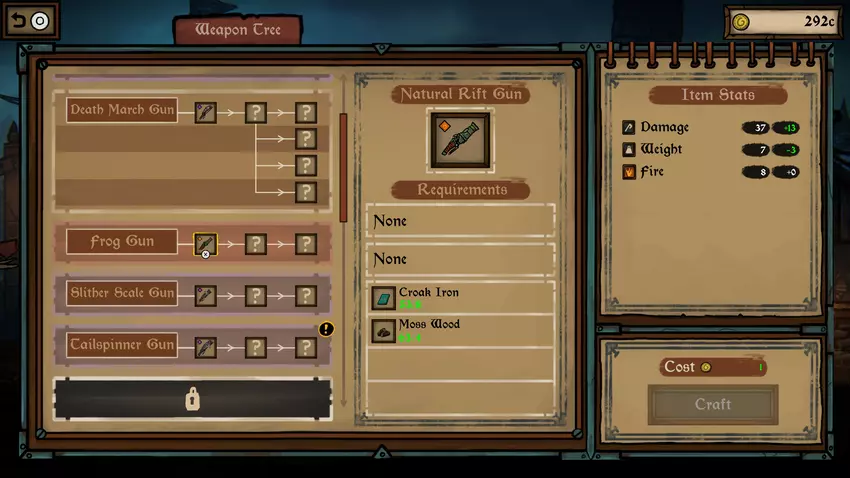Open the Slither Scale Gun tree entry

click(121, 294)
